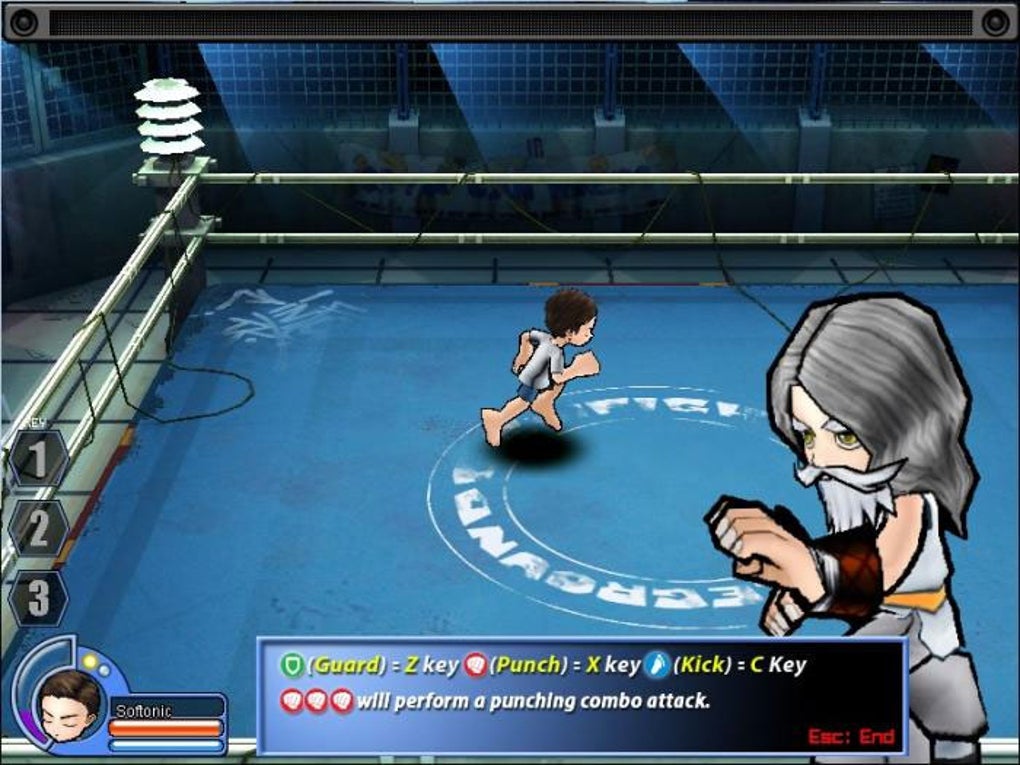Click the tutorial hint dialogue box
Viewport: 1020px width, 765px height.
click(580, 694)
